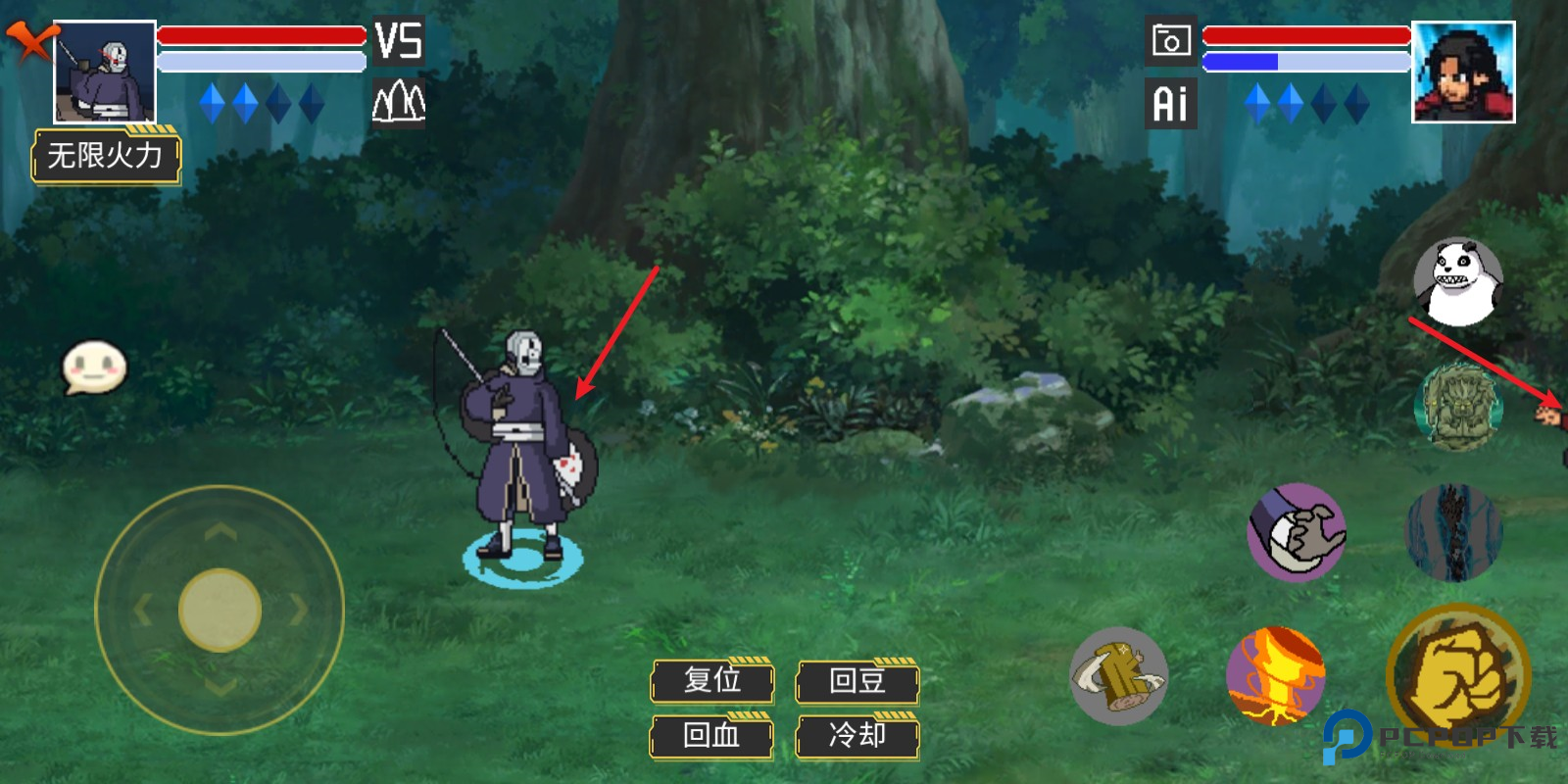This screenshot has height=784, width=1568.
Task: Select the 回血 restore-health button
Action: (x=712, y=736)
